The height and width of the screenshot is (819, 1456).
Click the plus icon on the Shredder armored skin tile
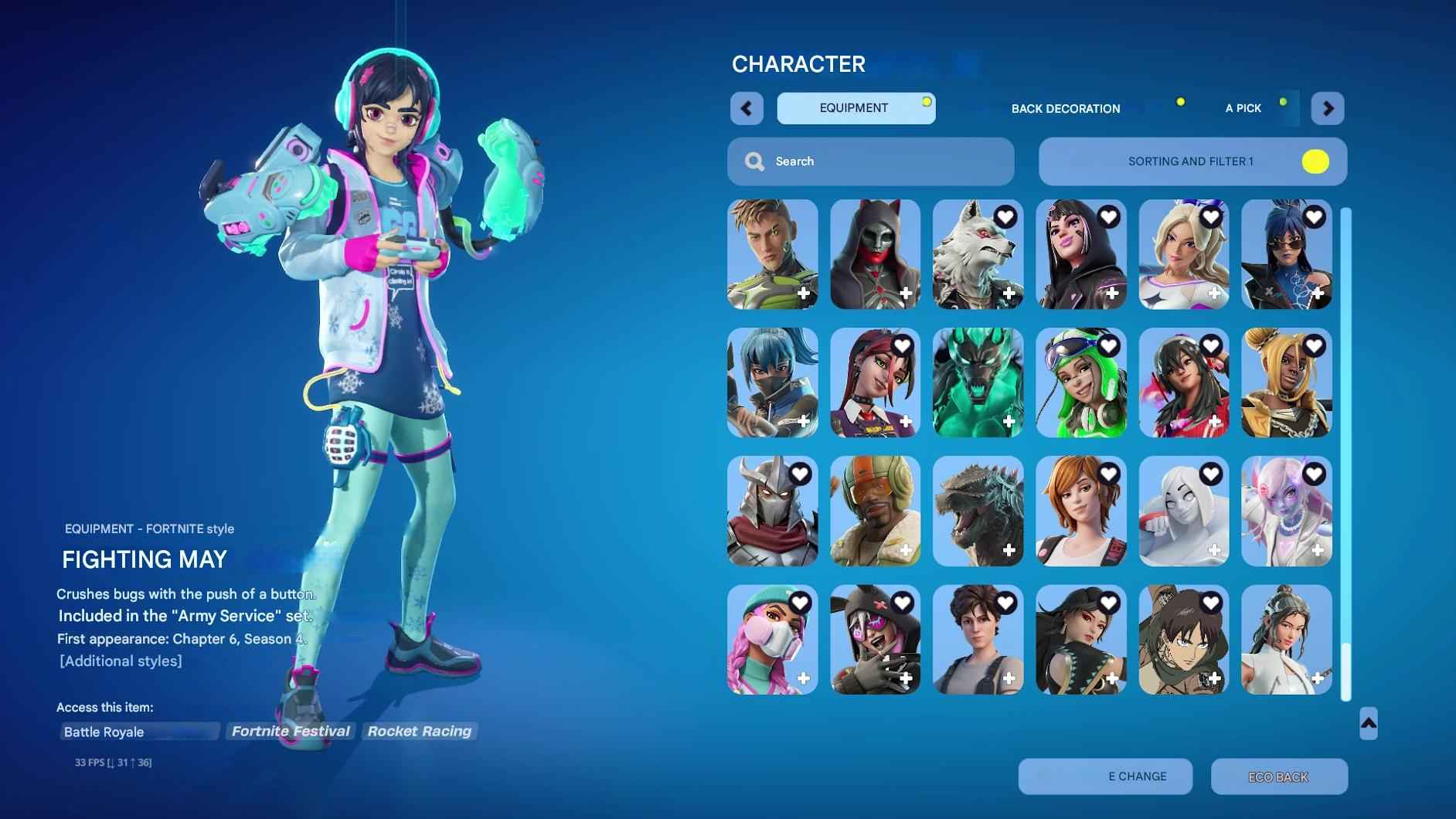point(804,550)
